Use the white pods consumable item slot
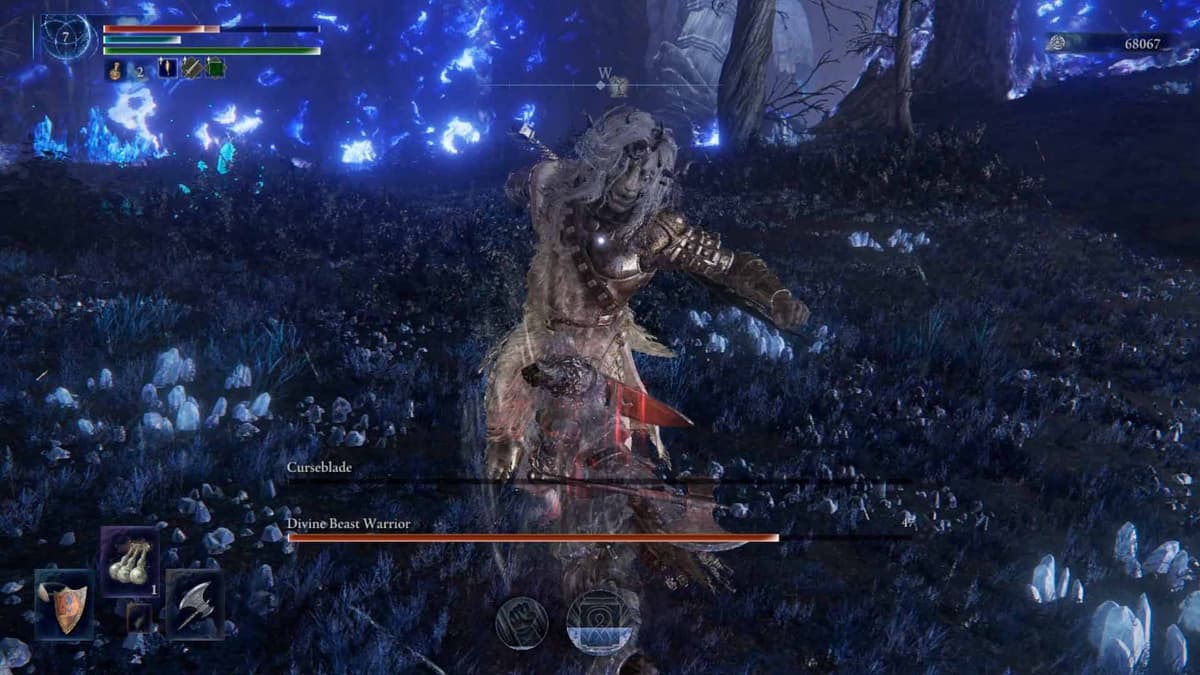1200x675 pixels. click(130, 561)
